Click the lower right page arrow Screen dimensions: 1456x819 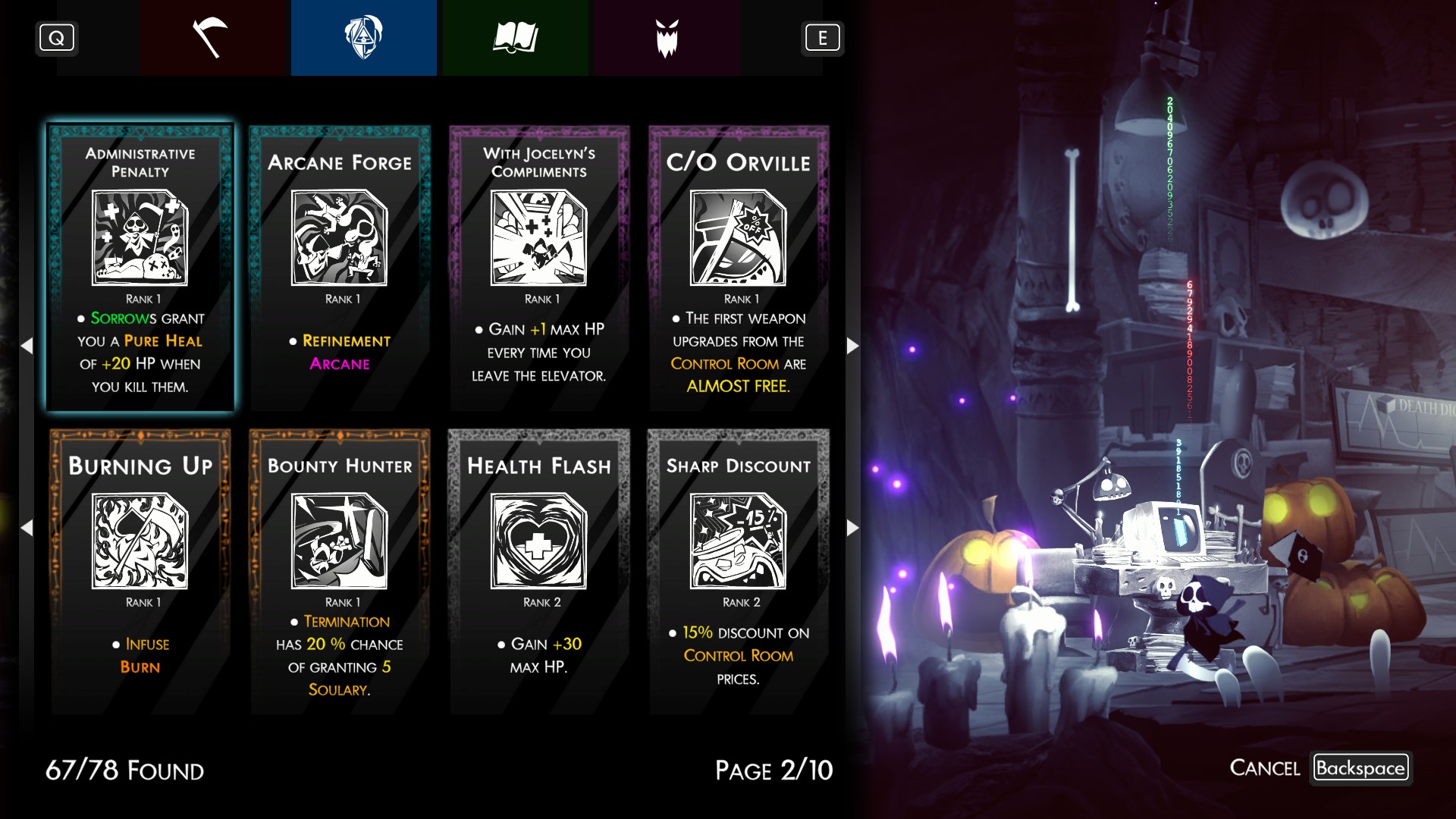point(852,528)
